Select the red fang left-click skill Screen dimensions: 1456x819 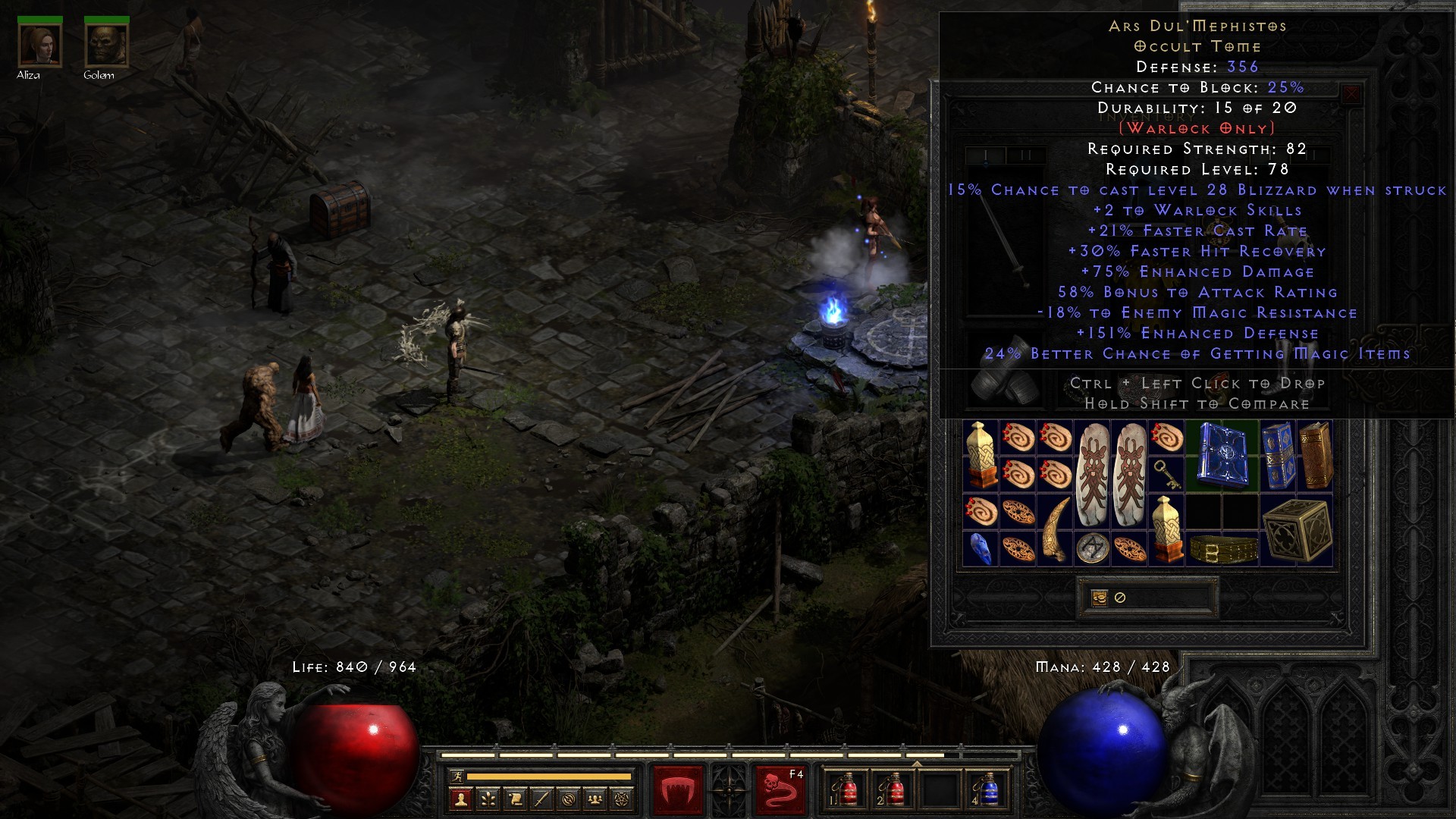click(x=677, y=789)
